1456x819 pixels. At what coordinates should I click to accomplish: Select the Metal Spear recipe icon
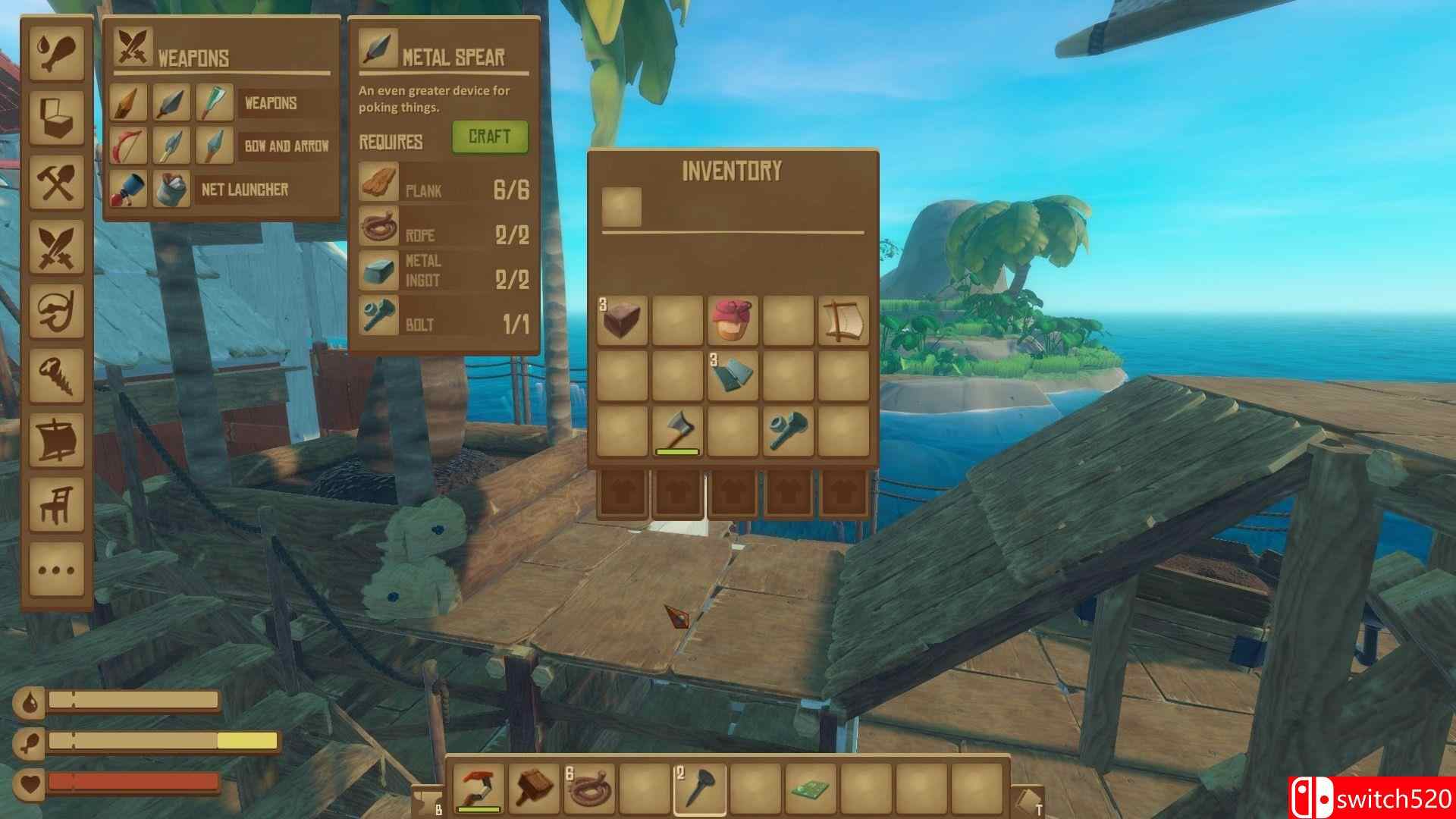point(171,102)
